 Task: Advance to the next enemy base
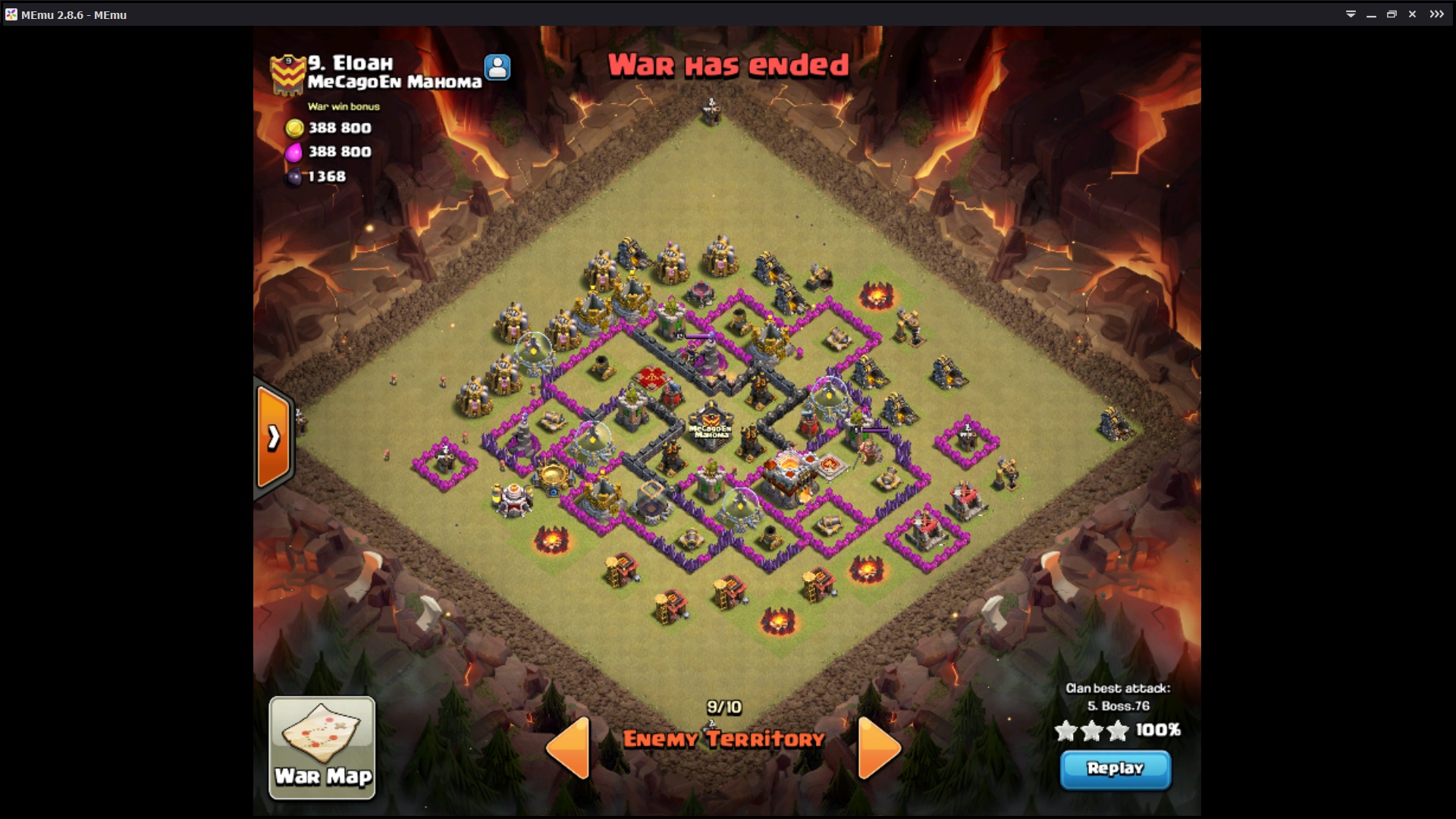[x=878, y=747]
